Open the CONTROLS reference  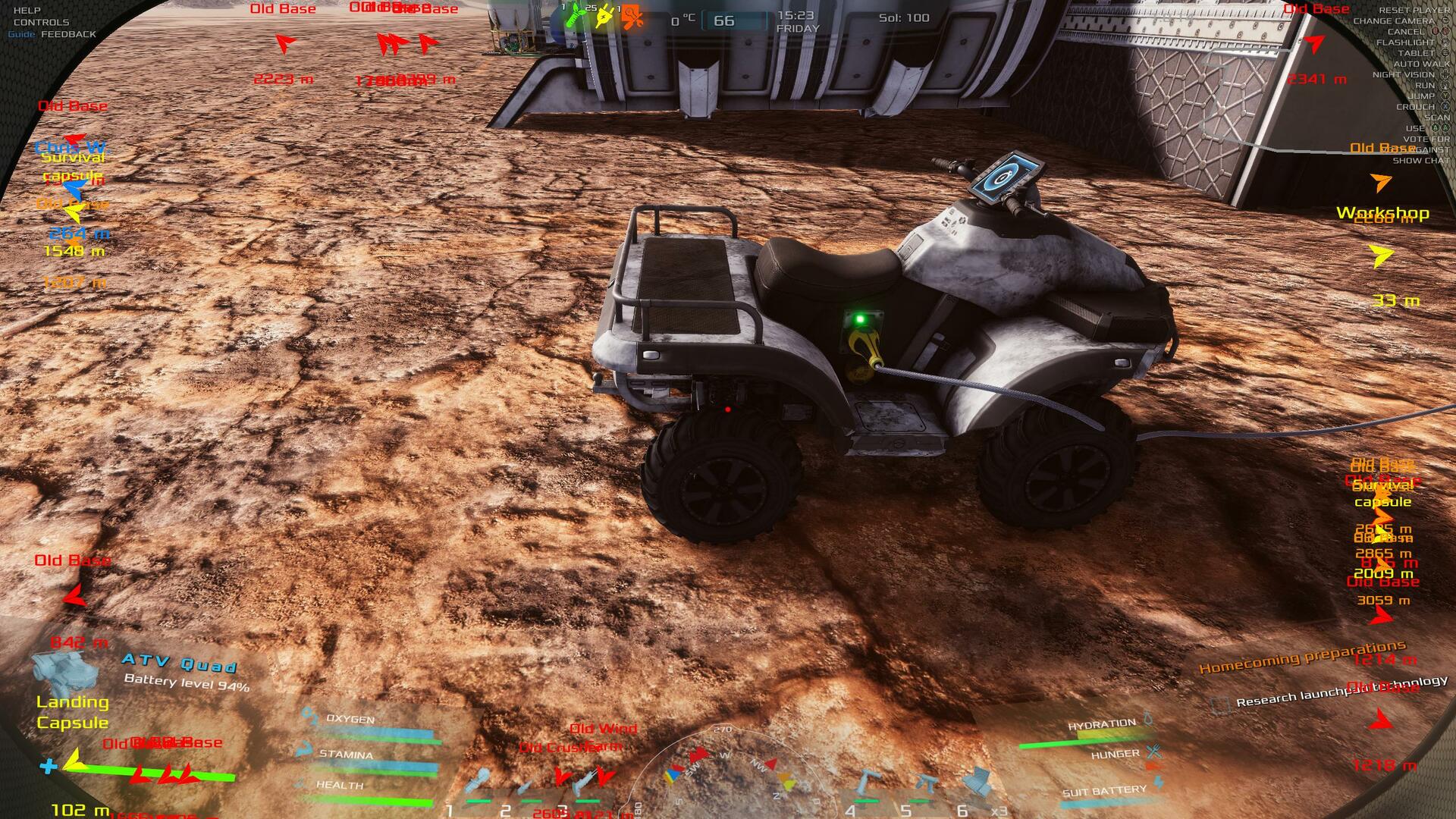point(41,23)
